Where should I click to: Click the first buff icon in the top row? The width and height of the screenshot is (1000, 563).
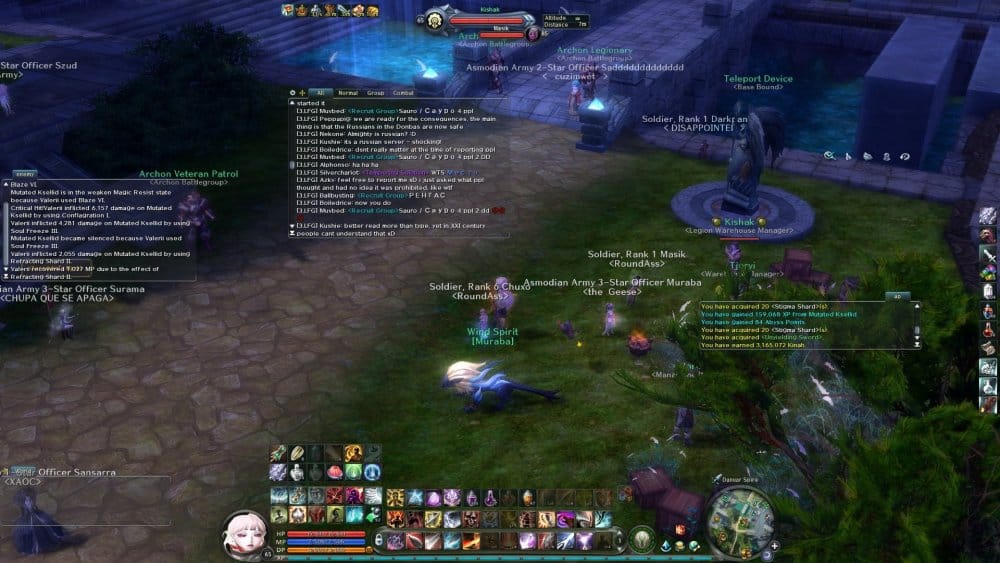pos(287,10)
